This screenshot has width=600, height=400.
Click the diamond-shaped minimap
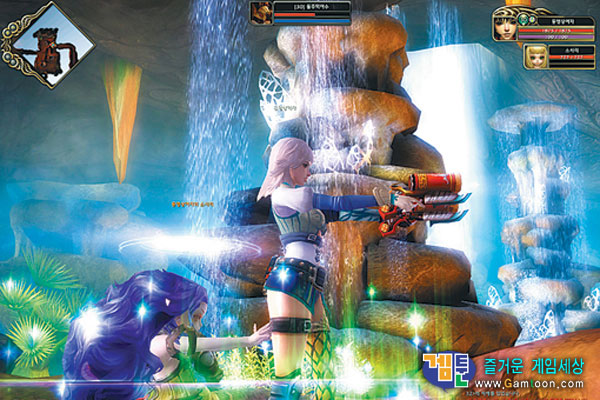(50, 45)
